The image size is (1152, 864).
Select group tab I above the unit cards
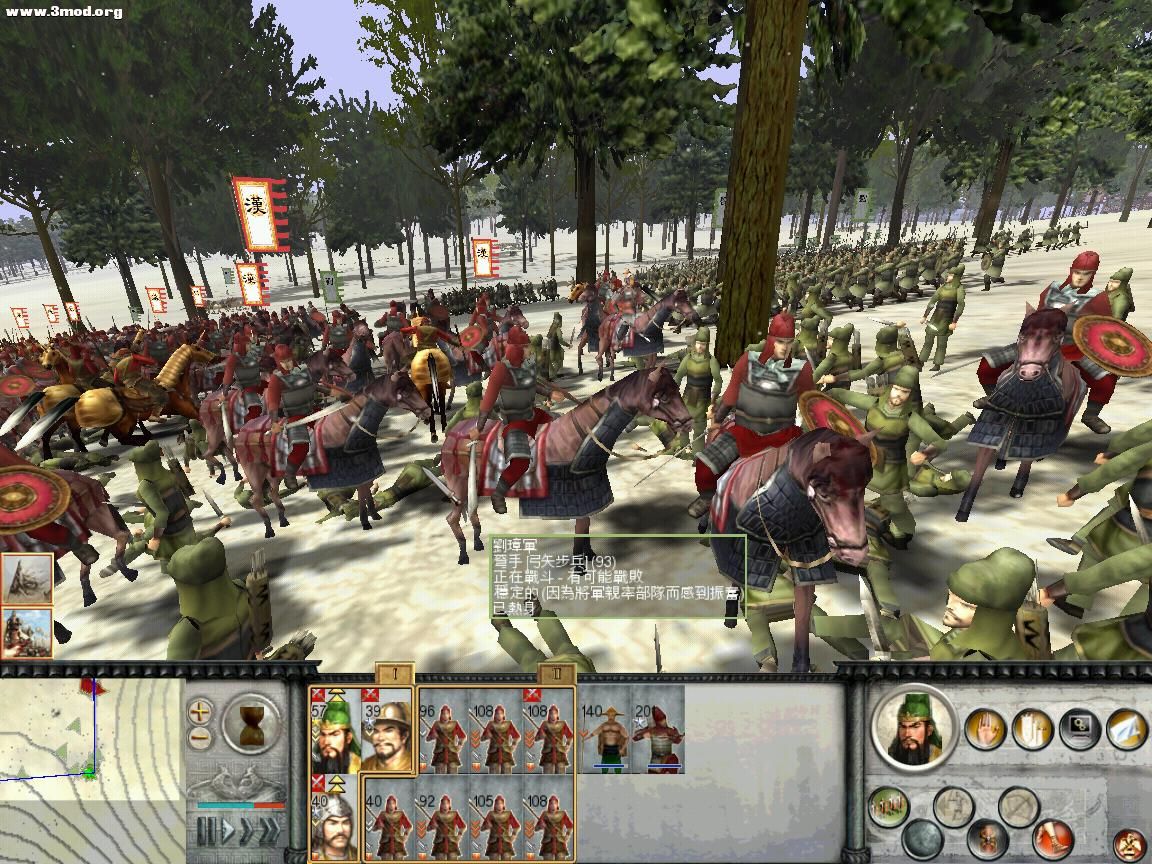(394, 673)
